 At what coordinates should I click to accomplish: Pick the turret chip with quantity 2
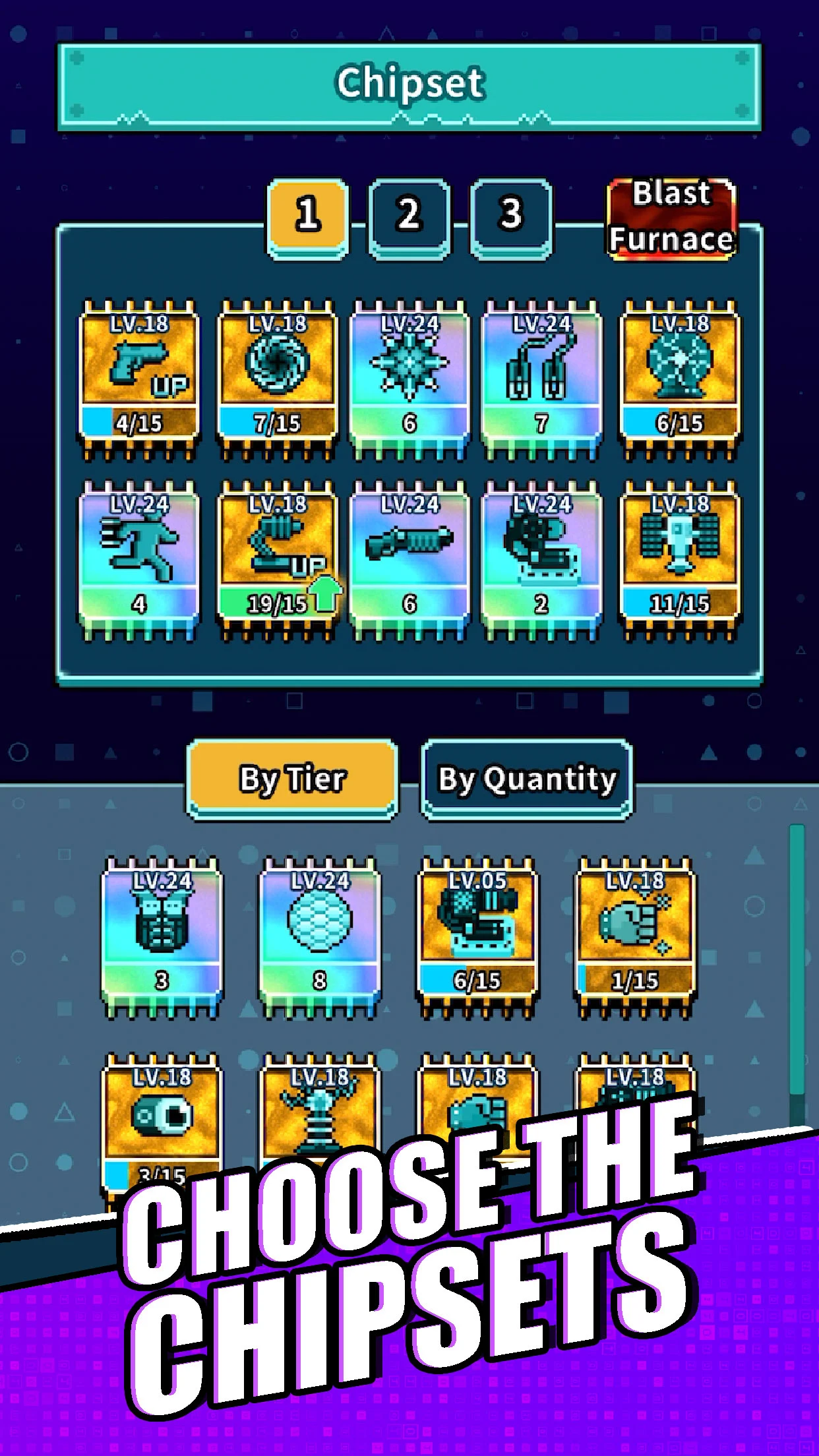click(541, 559)
